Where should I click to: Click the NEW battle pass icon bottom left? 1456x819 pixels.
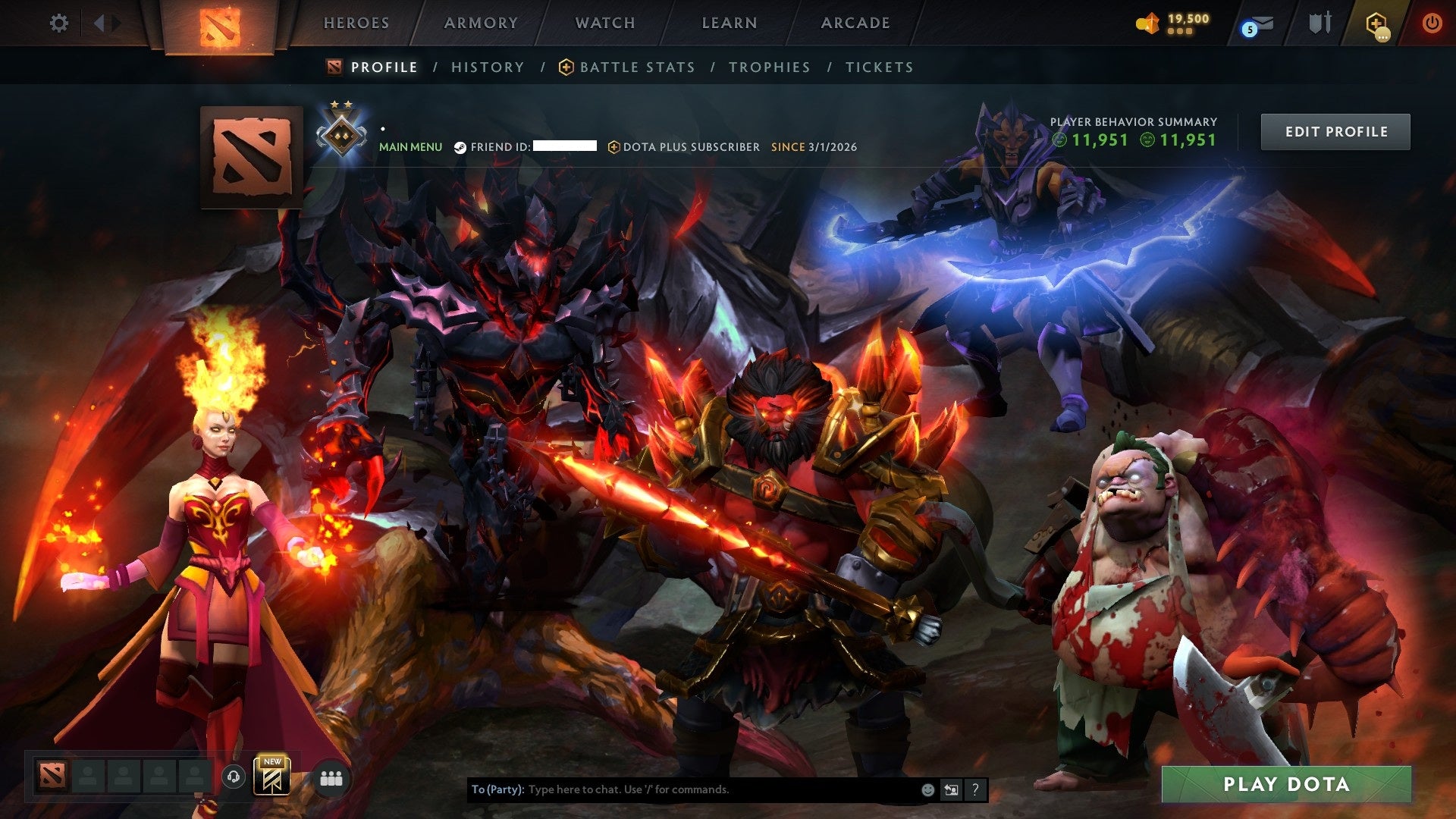[273, 777]
